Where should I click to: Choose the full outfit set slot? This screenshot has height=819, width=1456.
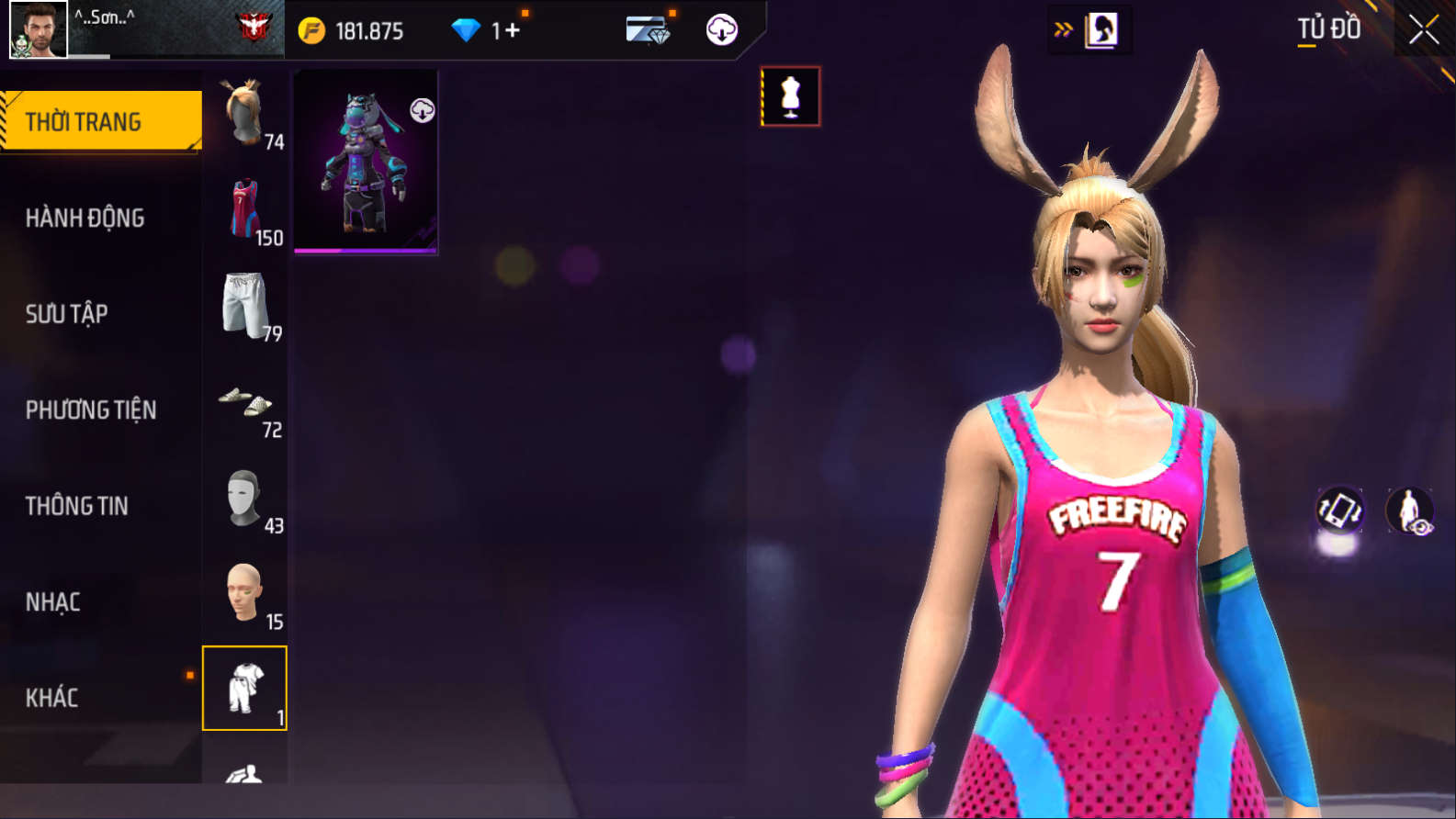point(245,689)
